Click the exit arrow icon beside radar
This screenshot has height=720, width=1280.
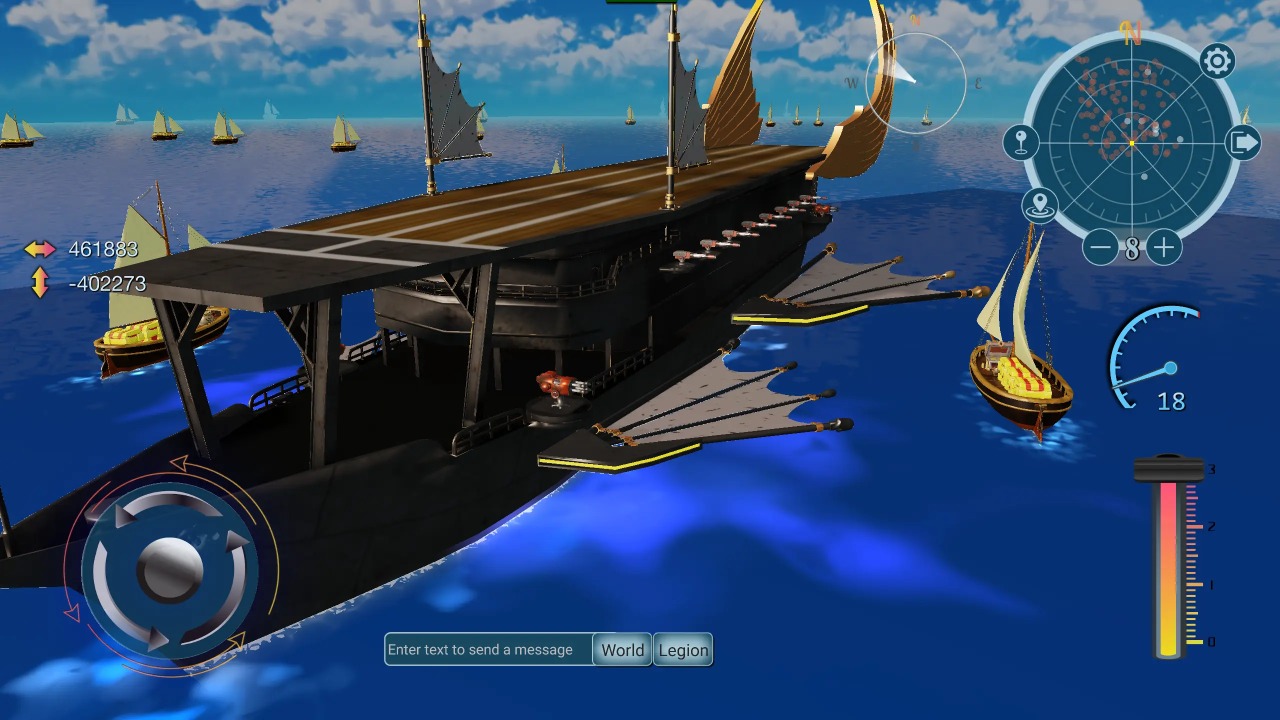point(1243,142)
